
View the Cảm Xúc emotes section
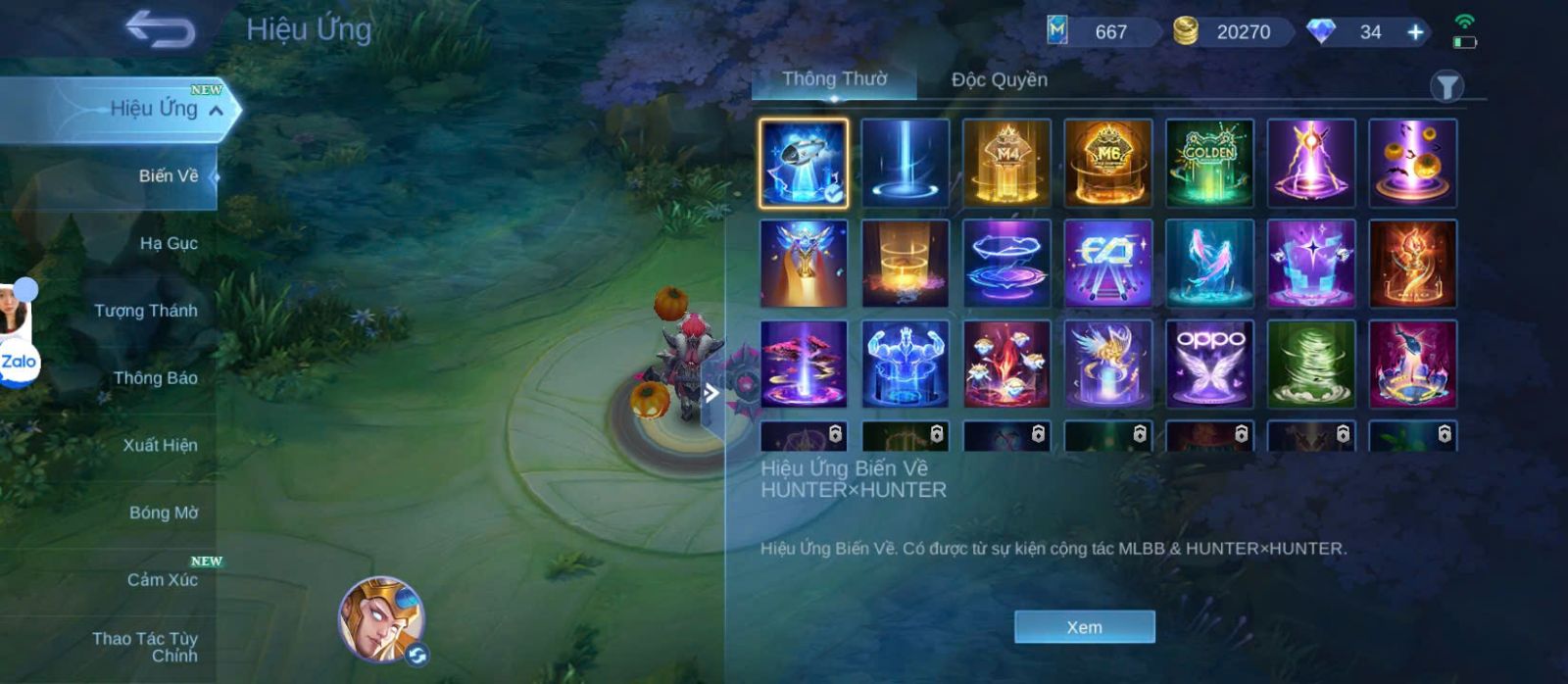click(162, 580)
